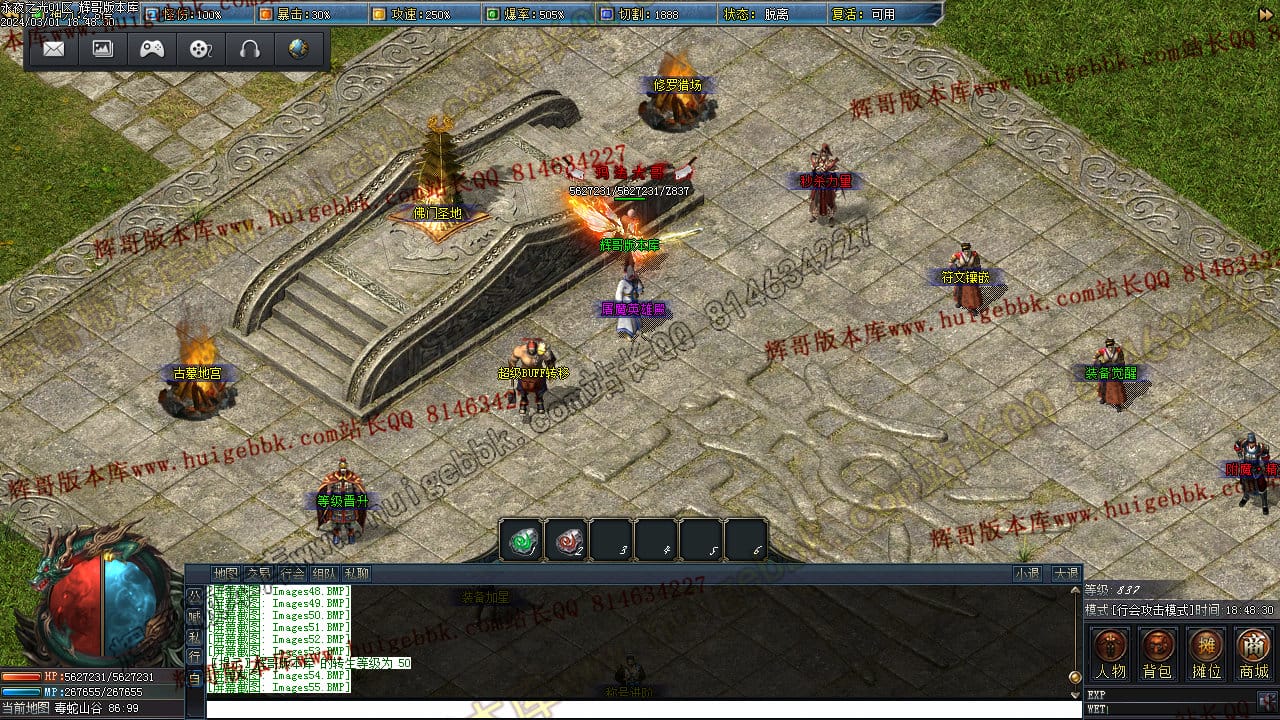Image resolution: width=1280 pixels, height=720 pixels.
Task: Switch to the 地图 map tab
Action: point(226,574)
